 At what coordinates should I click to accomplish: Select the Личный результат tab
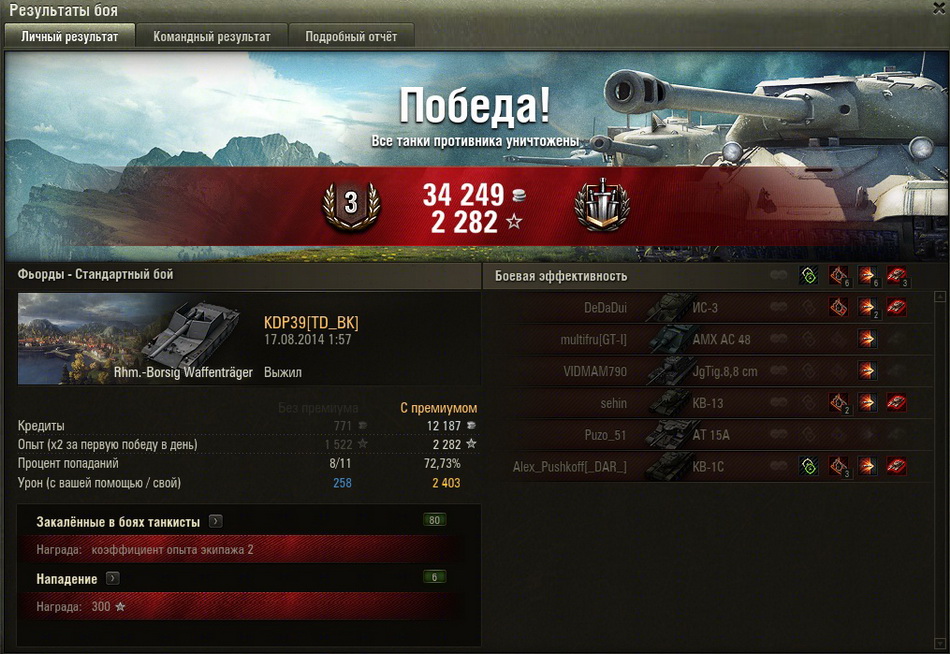click(70, 37)
